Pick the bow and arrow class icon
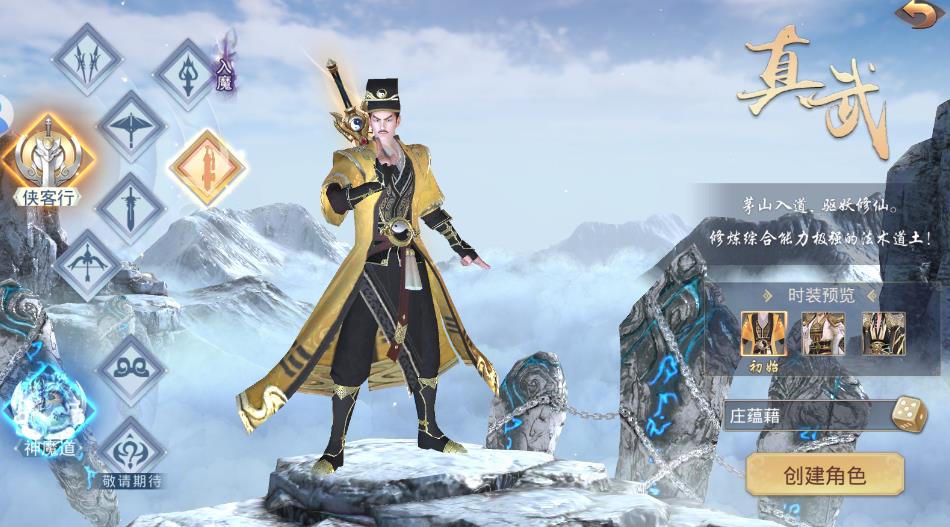Screen dimensions: 950x527 coord(88,265)
